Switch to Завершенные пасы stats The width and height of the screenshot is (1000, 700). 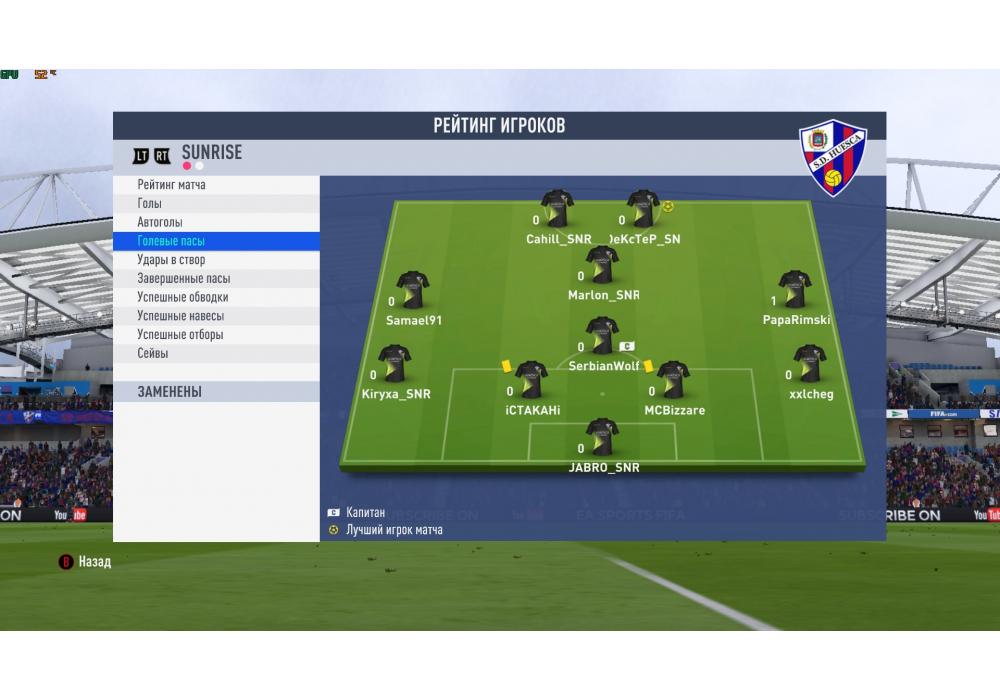pyautogui.click(x=216, y=279)
